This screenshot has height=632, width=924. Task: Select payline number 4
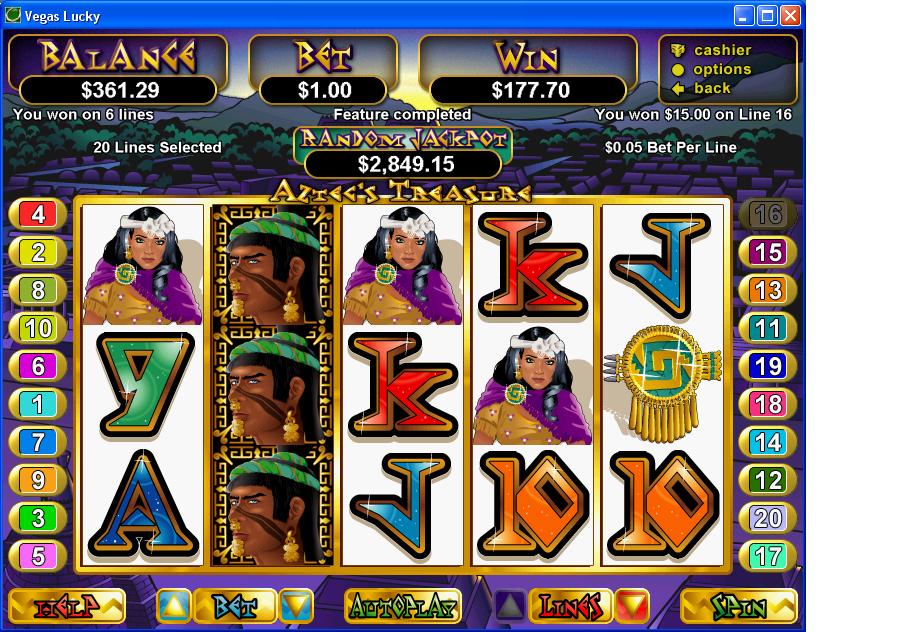pyautogui.click(x=38, y=214)
